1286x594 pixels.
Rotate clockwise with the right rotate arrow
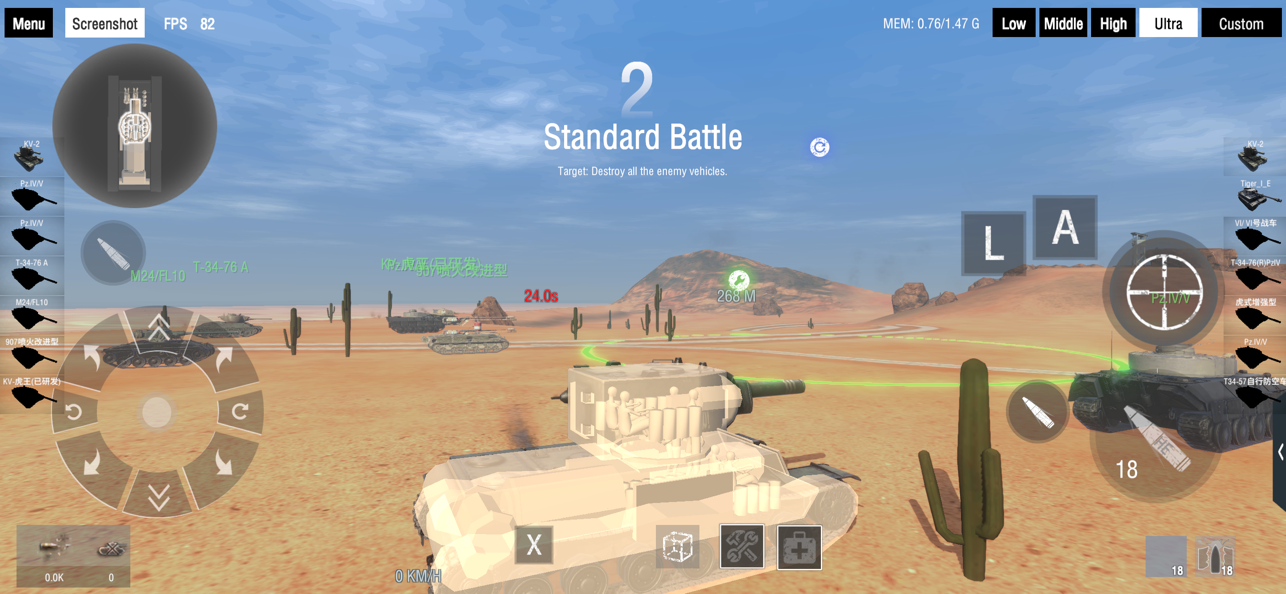[240, 411]
